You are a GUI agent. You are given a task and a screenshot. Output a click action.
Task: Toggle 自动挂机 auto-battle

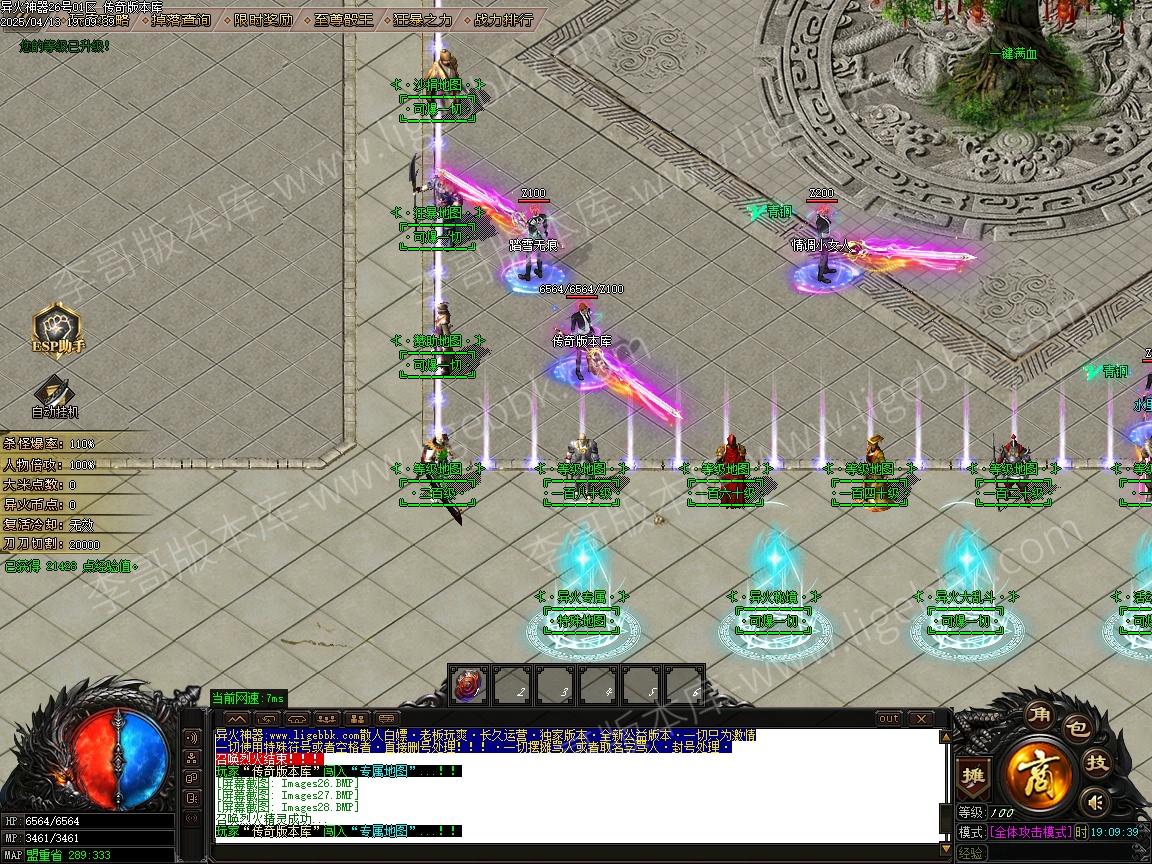[55, 396]
